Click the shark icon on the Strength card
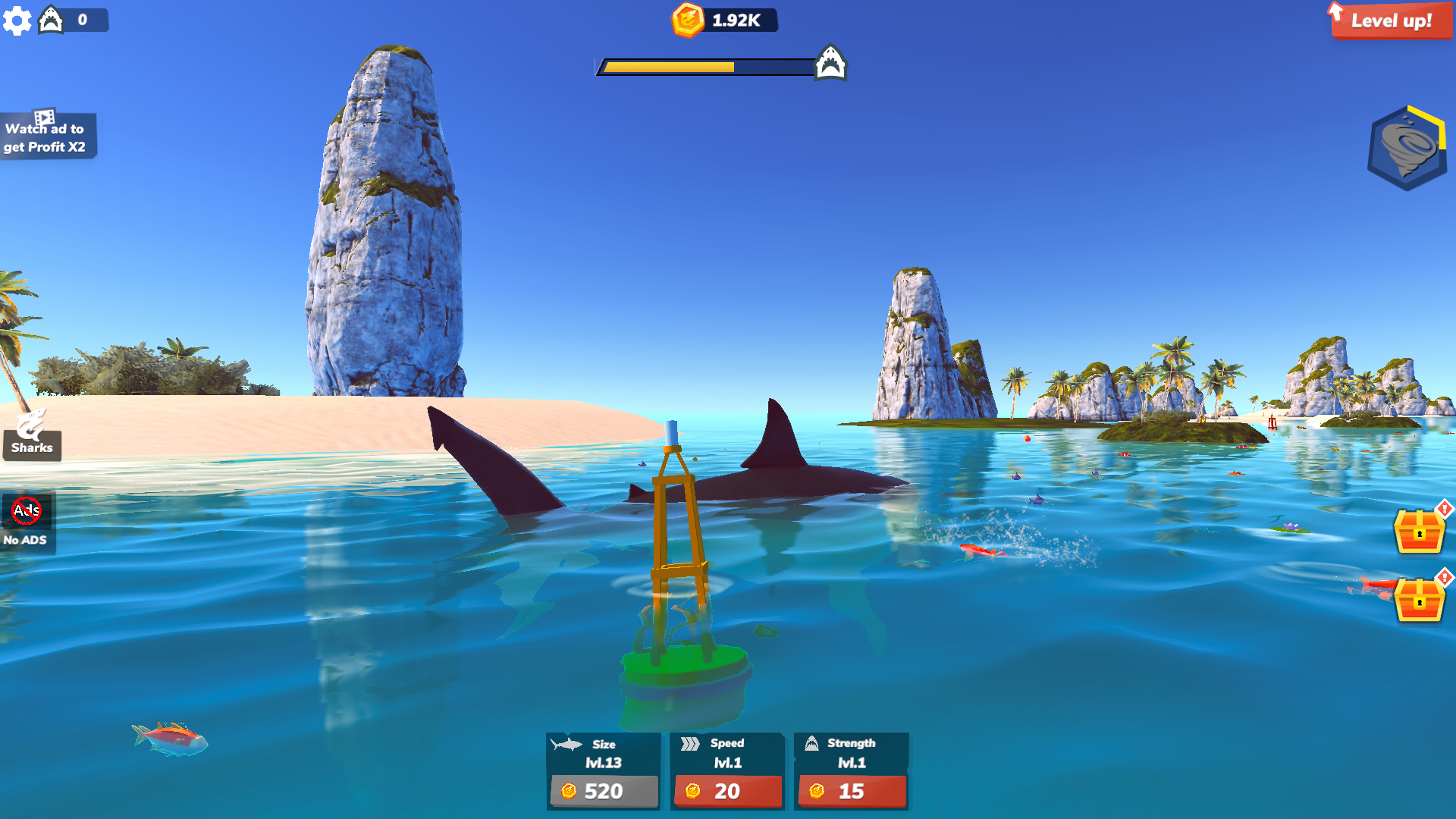Viewport: 1456px width, 819px height. (813, 743)
